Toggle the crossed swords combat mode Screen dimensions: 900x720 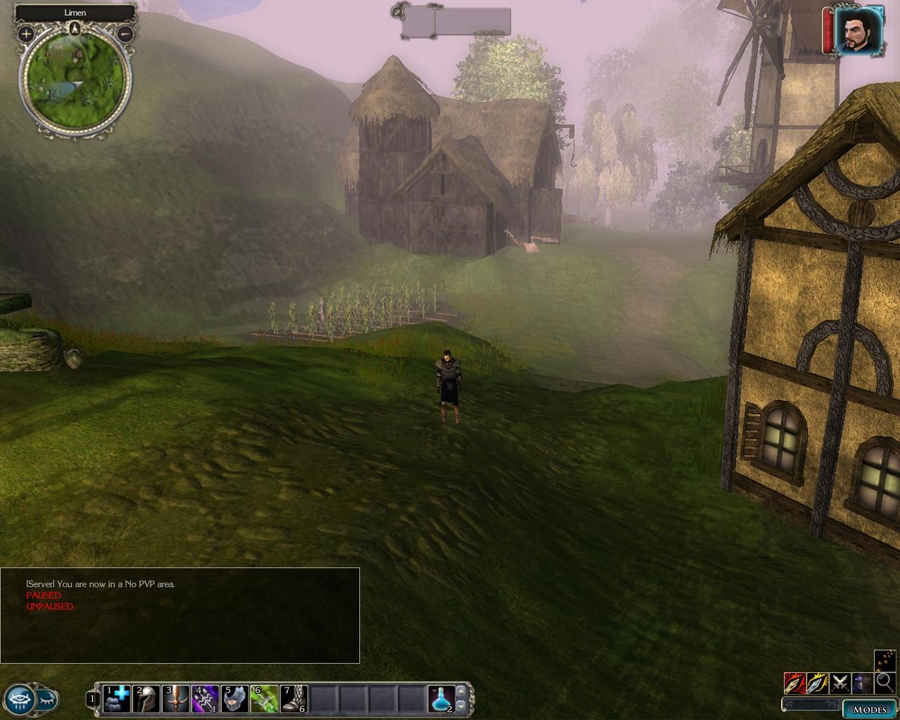[840, 683]
